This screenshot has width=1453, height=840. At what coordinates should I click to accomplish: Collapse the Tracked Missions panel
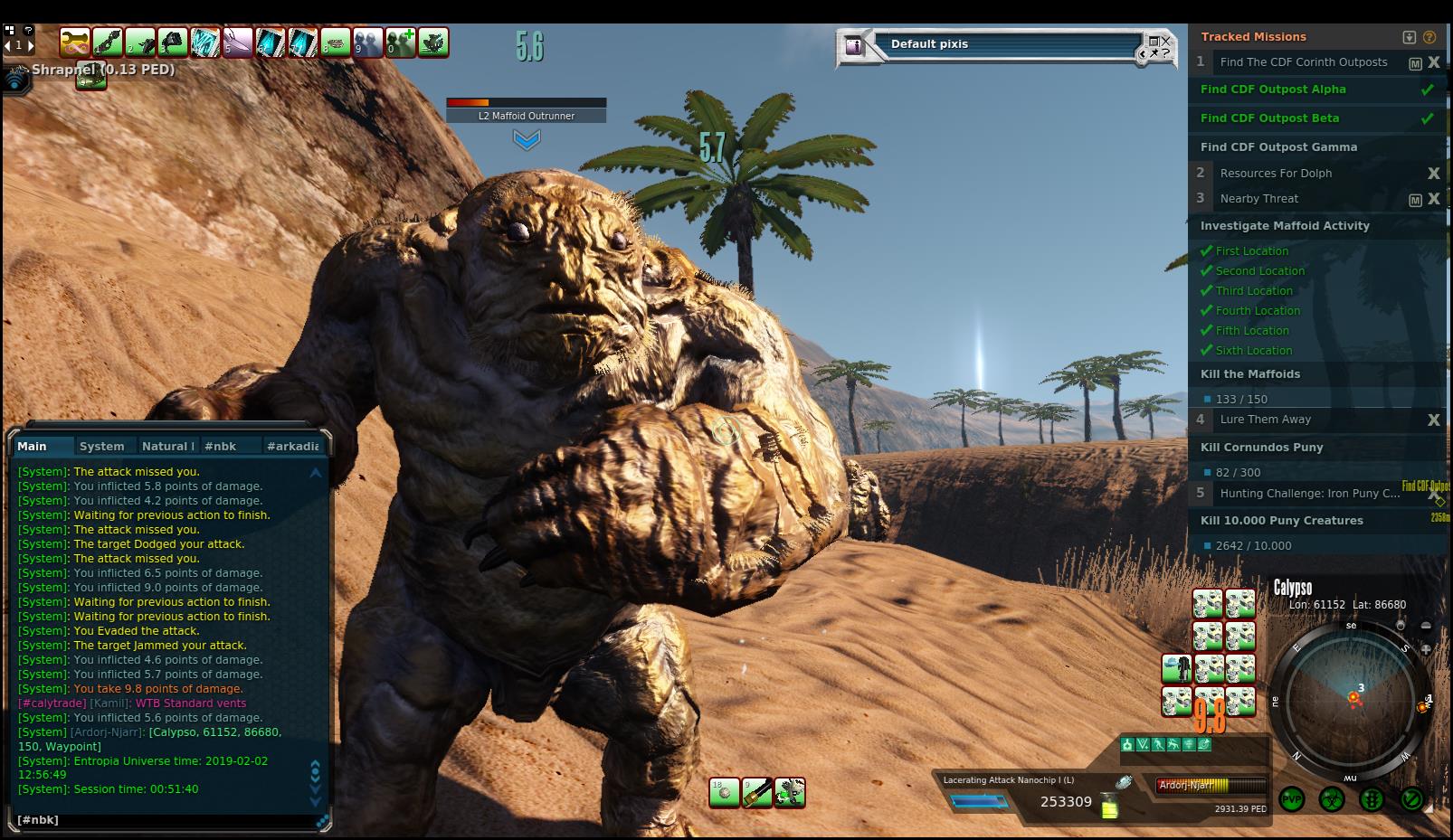click(x=1409, y=37)
